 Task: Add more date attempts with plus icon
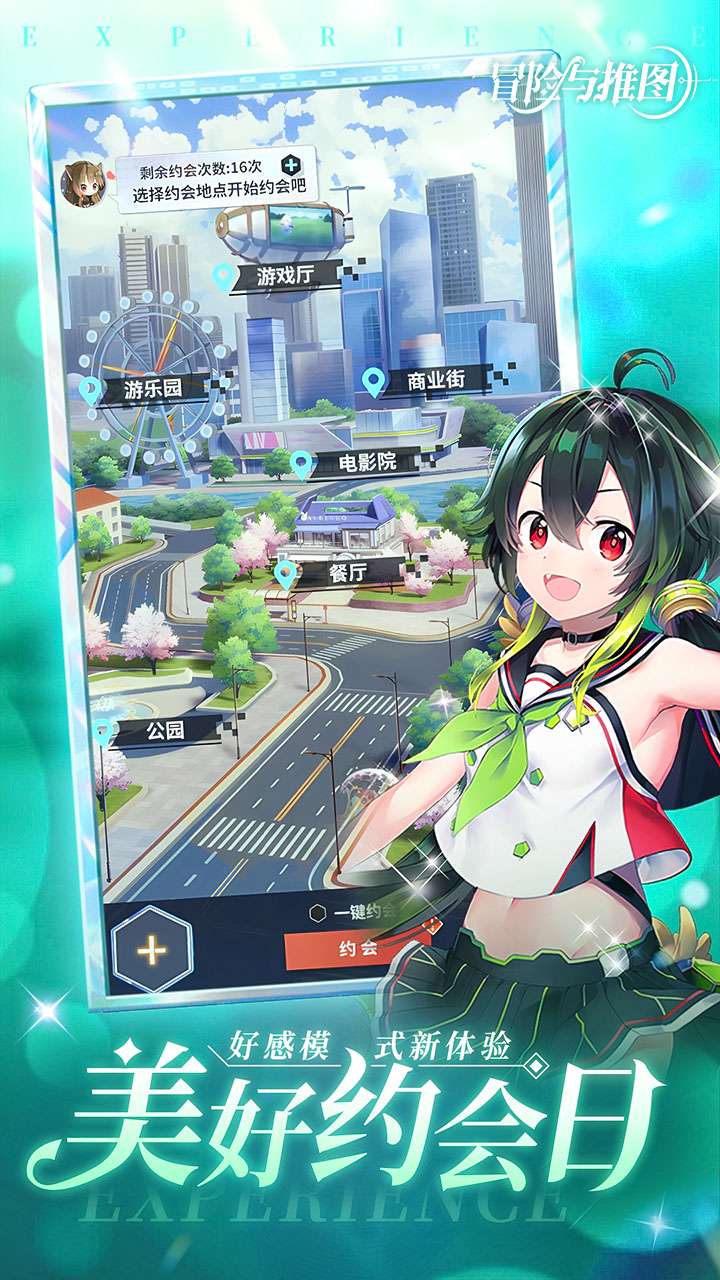pos(290,164)
